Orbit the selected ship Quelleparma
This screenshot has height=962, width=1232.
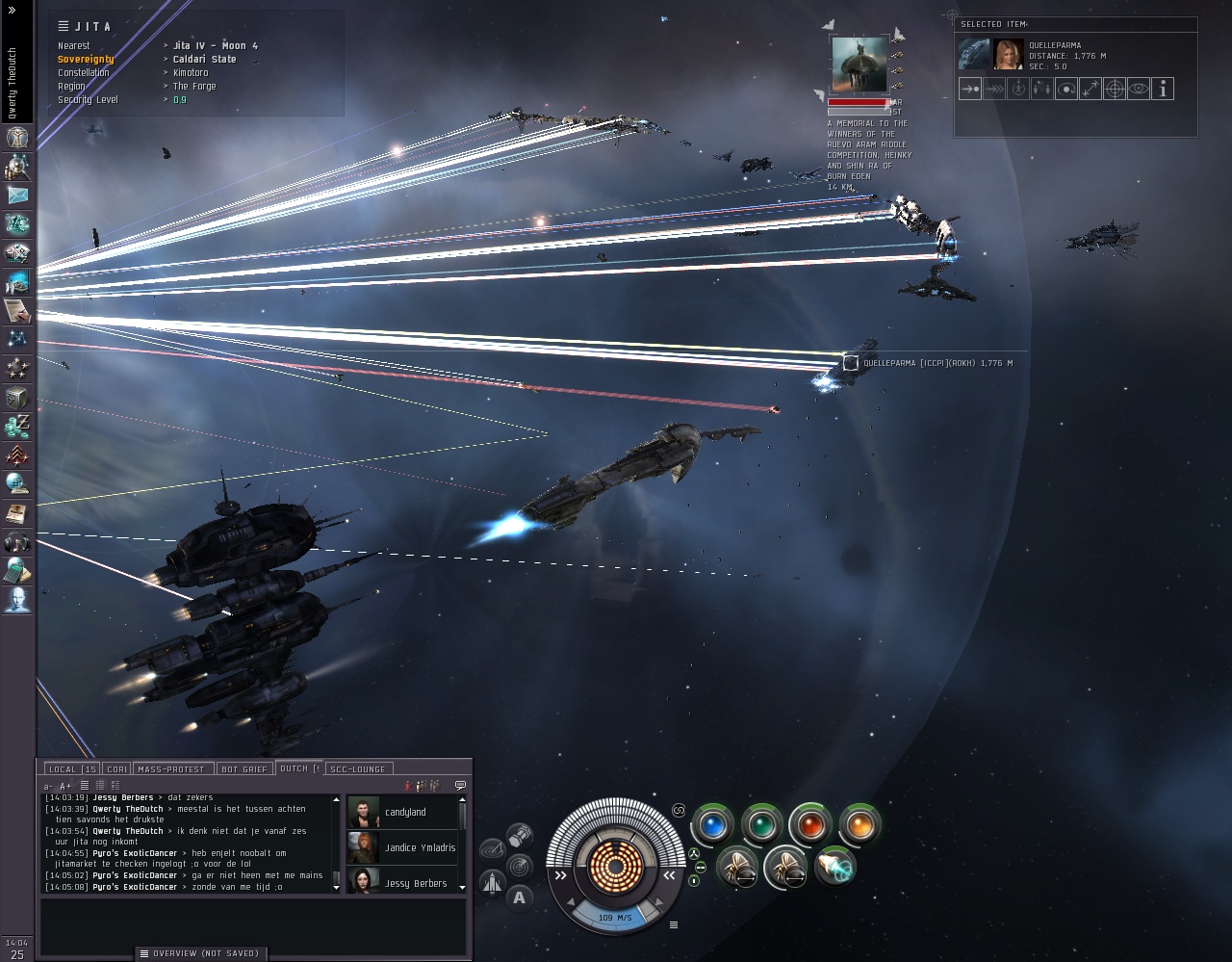(x=1066, y=90)
